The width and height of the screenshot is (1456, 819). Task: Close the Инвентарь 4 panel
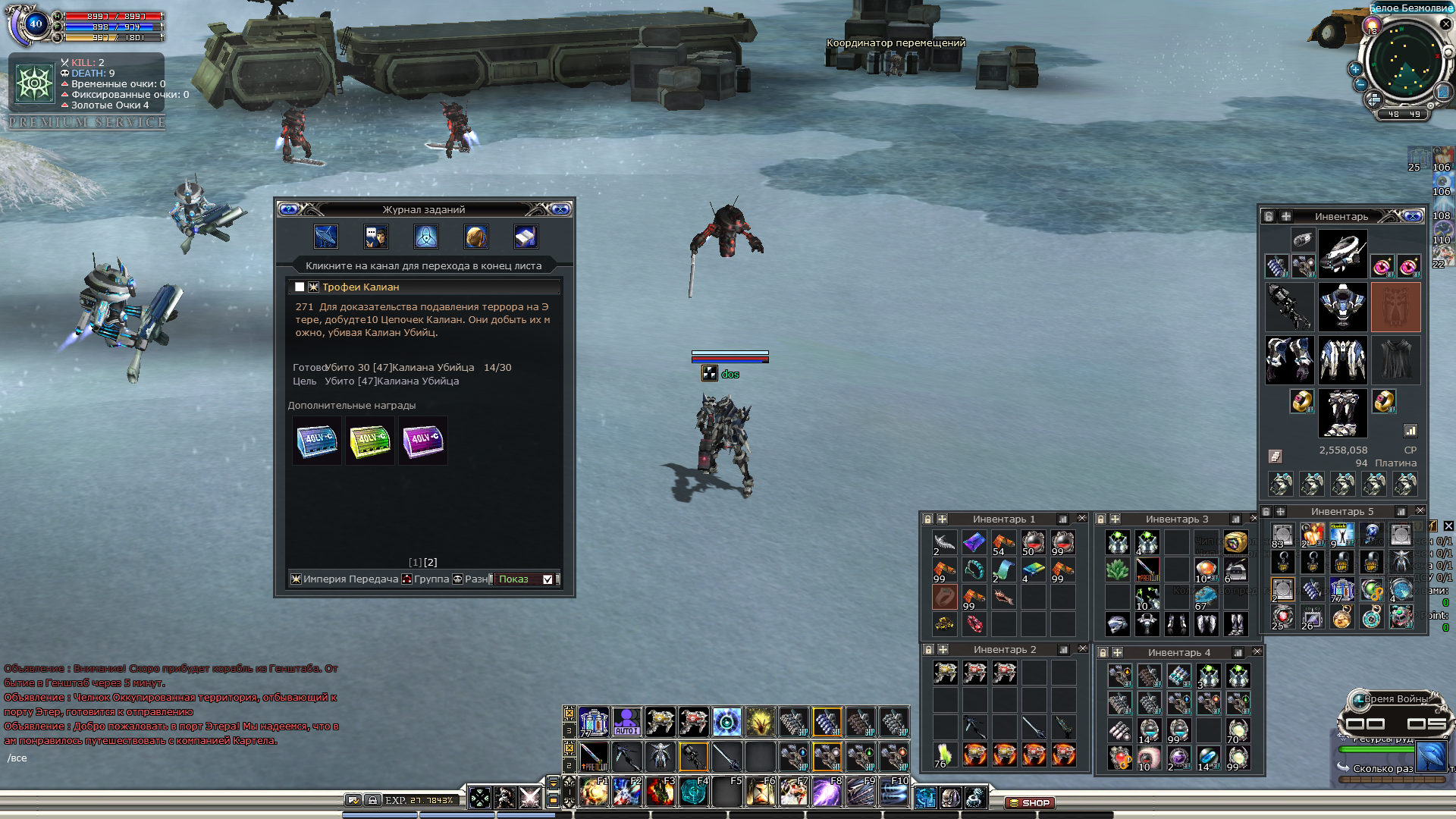[x=1257, y=652]
